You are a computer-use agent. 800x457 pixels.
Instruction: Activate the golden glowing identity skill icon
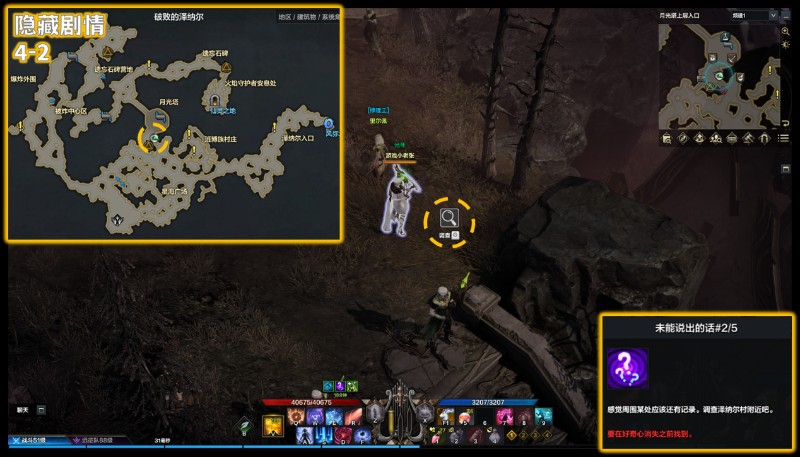pyautogui.click(x=272, y=427)
